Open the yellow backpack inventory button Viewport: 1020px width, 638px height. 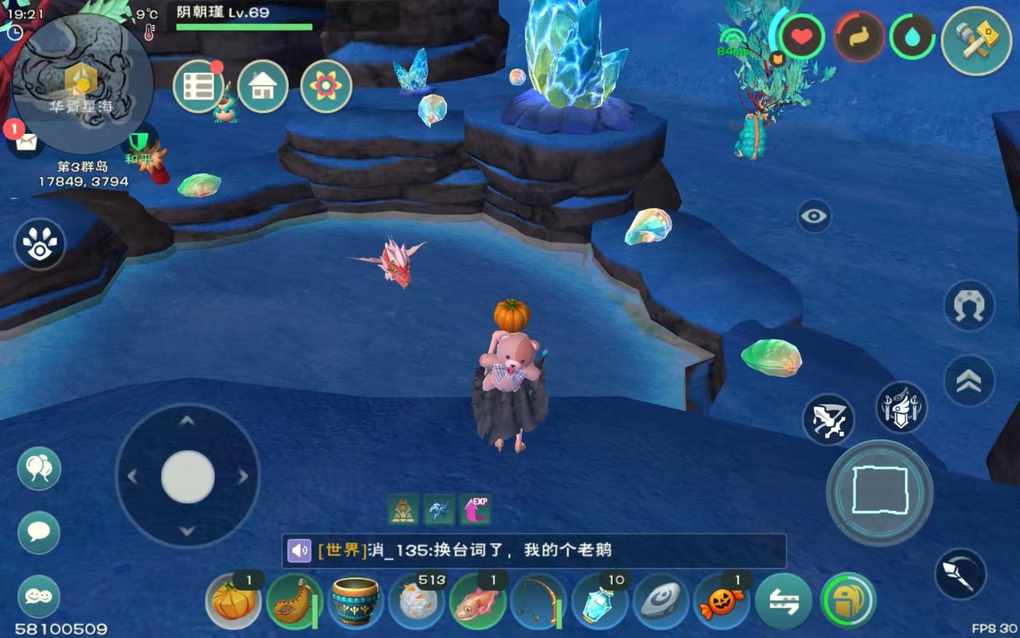pyautogui.click(x=847, y=601)
